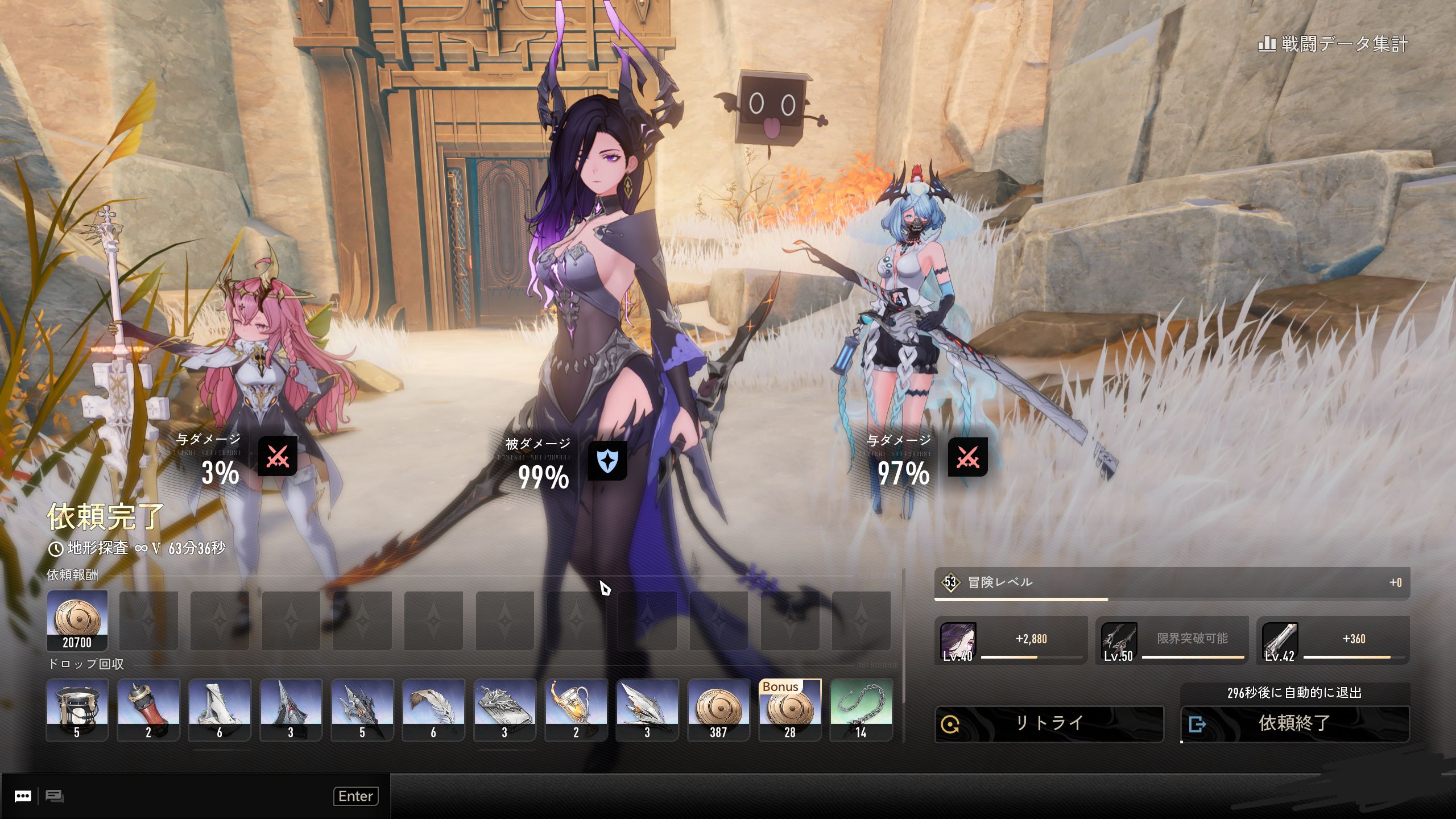Select the green chain drop item
This screenshot has height=819, width=1456.
(x=861, y=710)
